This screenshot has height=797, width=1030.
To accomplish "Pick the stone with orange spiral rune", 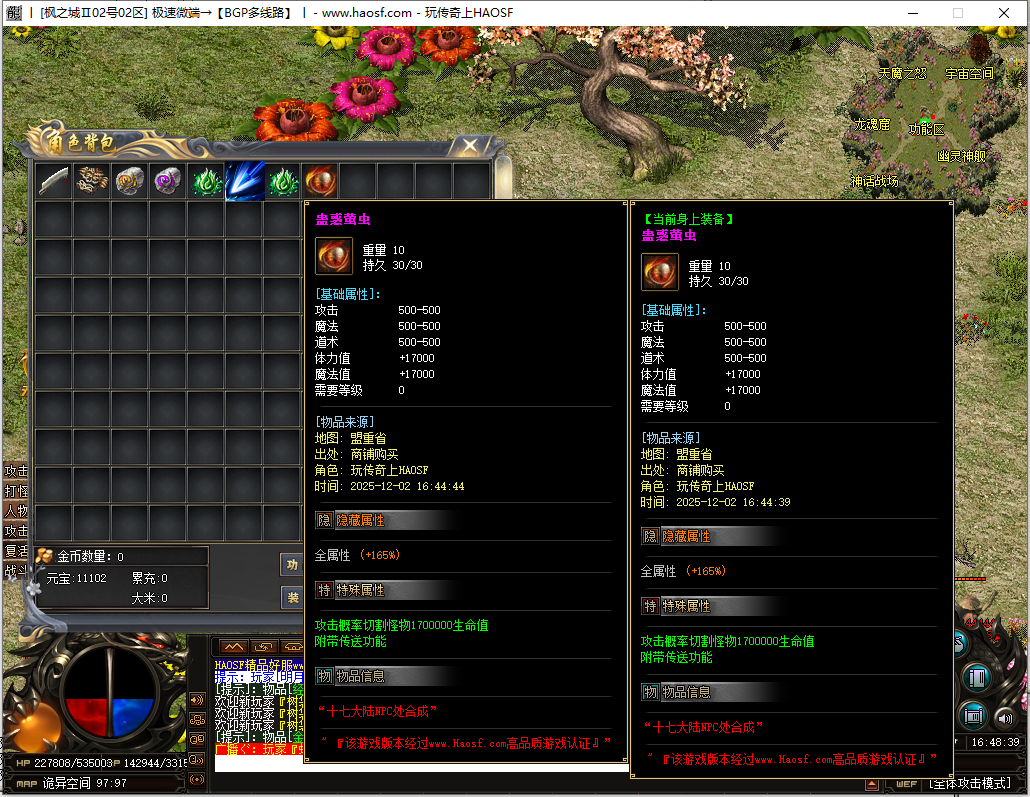I will pos(130,181).
